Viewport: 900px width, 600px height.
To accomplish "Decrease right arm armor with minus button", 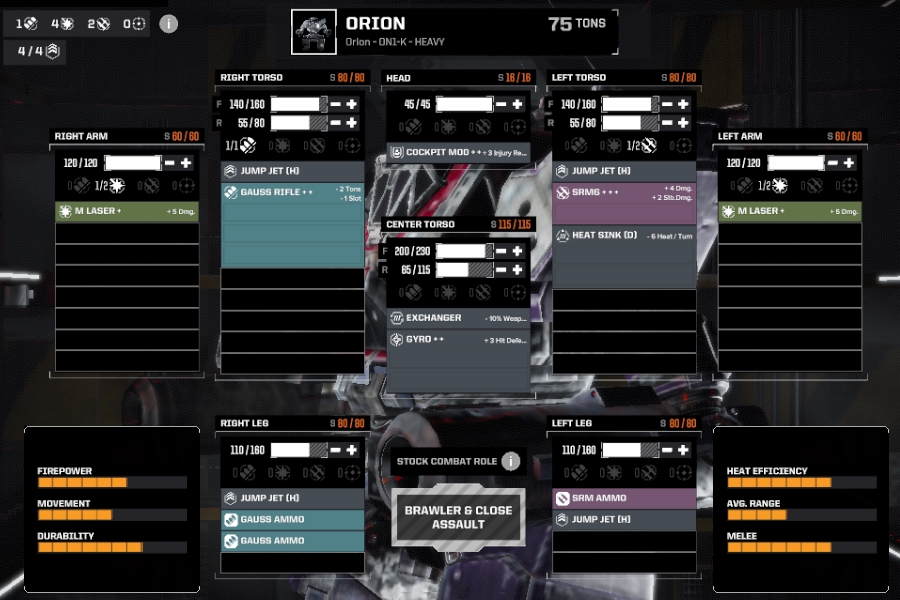I will point(170,163).
